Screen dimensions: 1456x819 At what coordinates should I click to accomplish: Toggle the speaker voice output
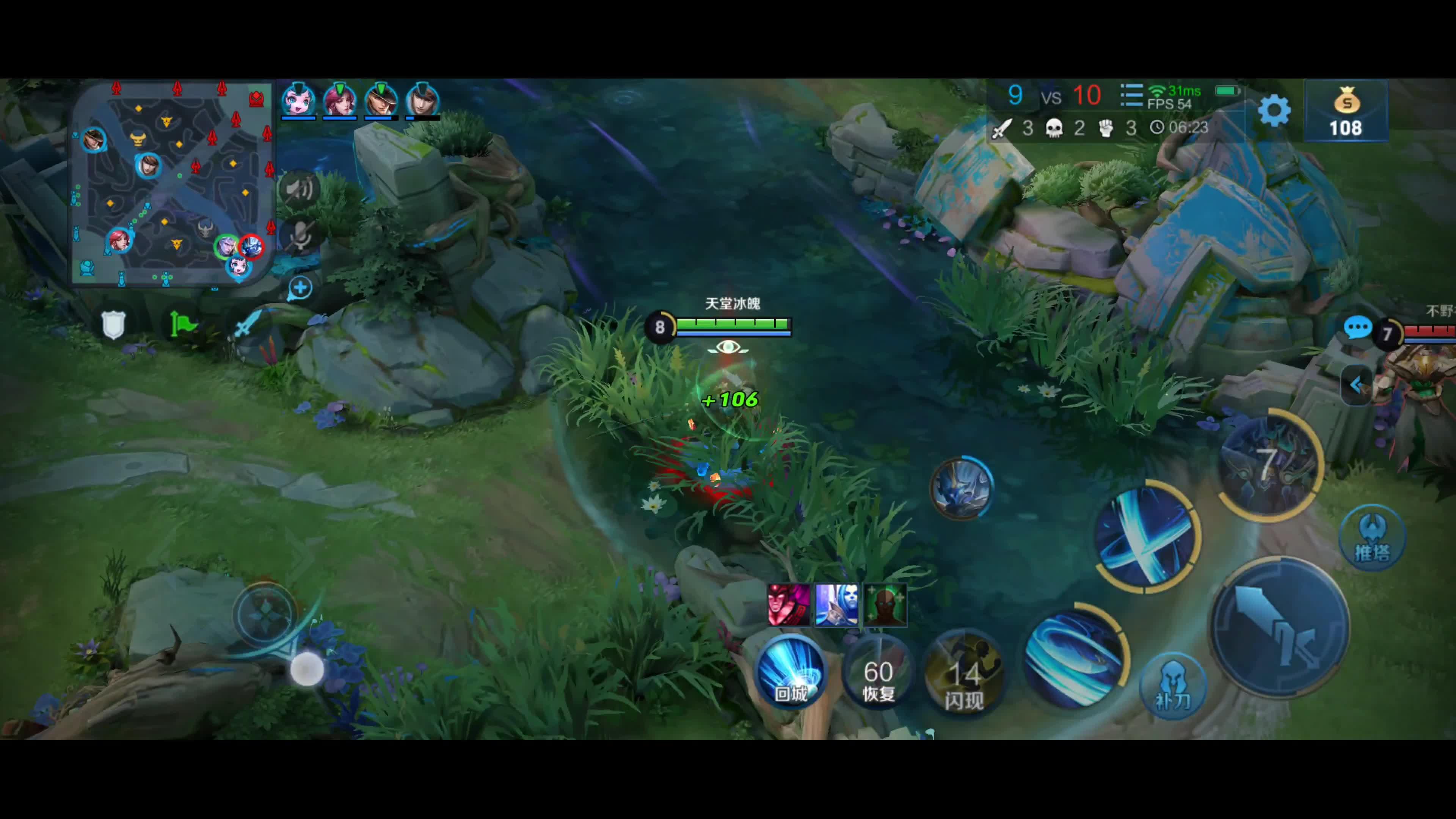(300, 189)
